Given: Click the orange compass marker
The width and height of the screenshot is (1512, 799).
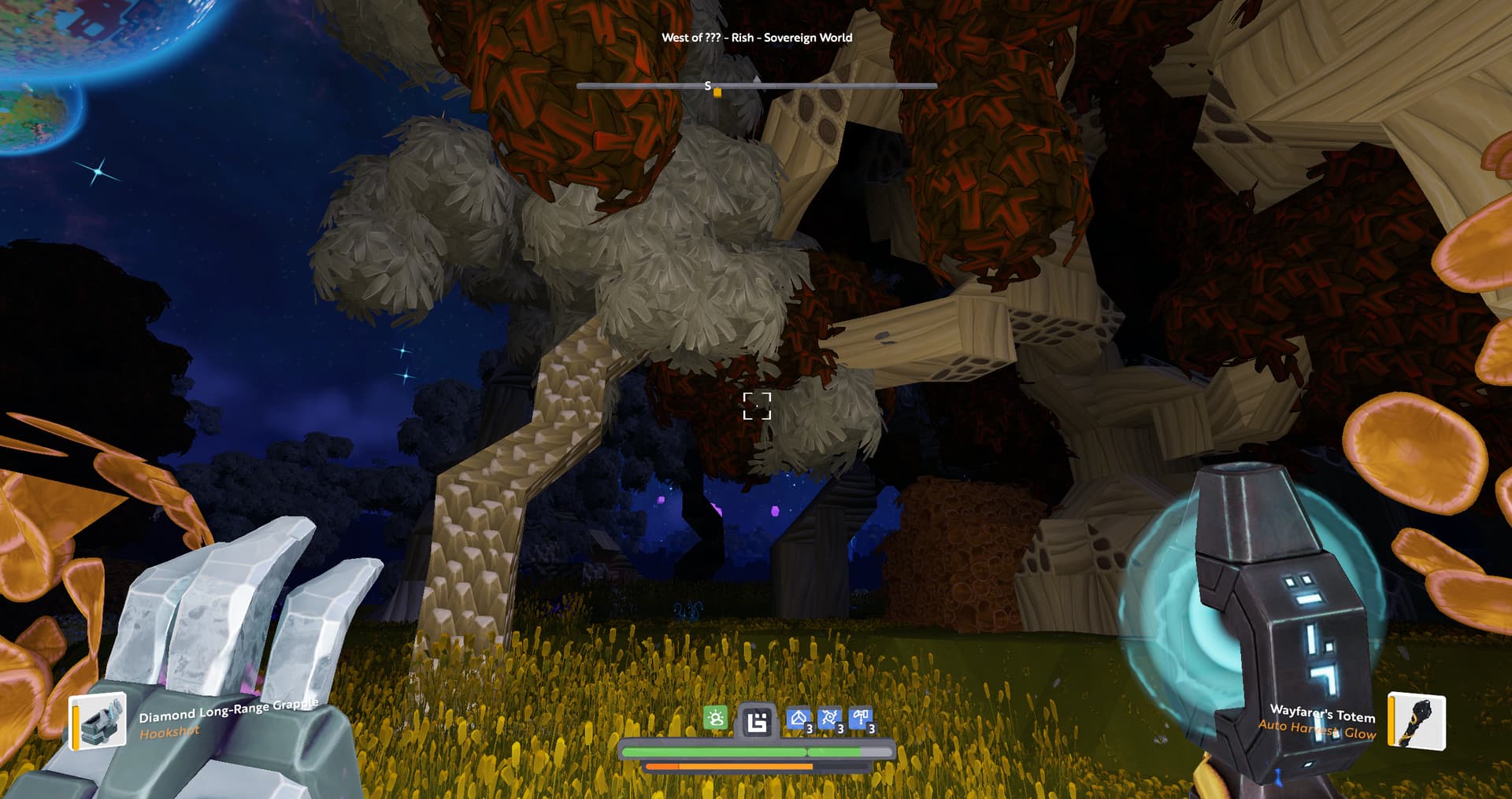Looking at the screenshot, I should pyautogui.click(x=717, y=93).
